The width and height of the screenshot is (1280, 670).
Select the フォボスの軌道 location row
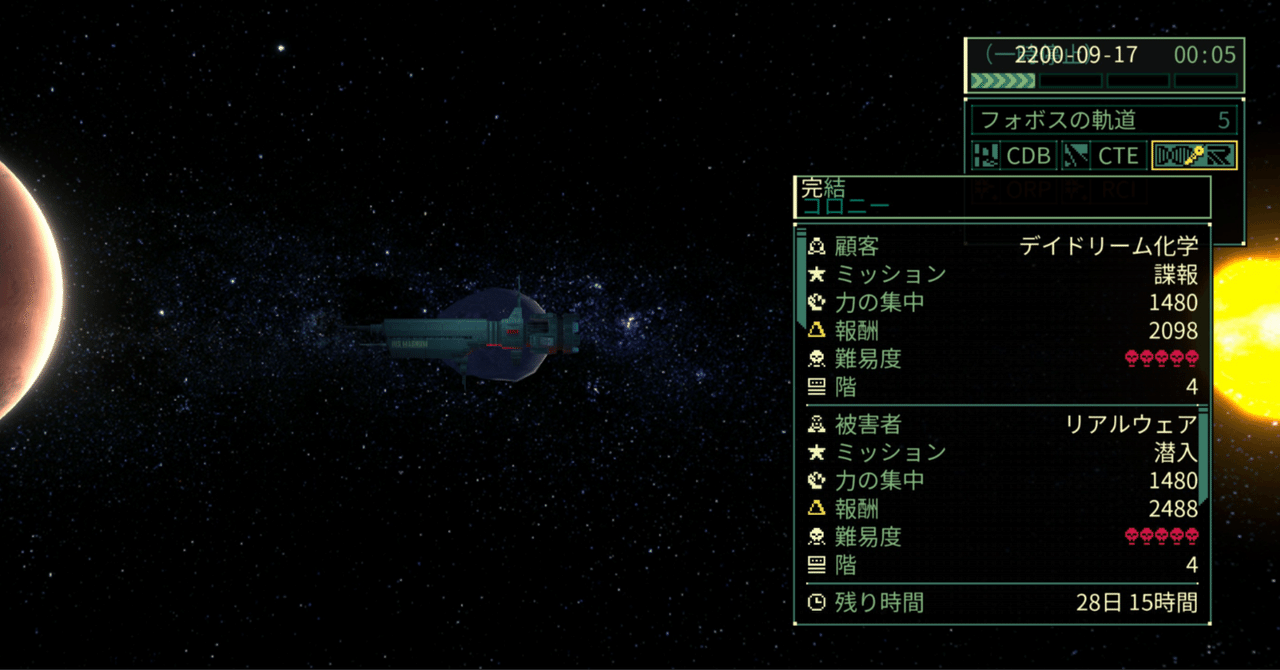[1104, 121]
